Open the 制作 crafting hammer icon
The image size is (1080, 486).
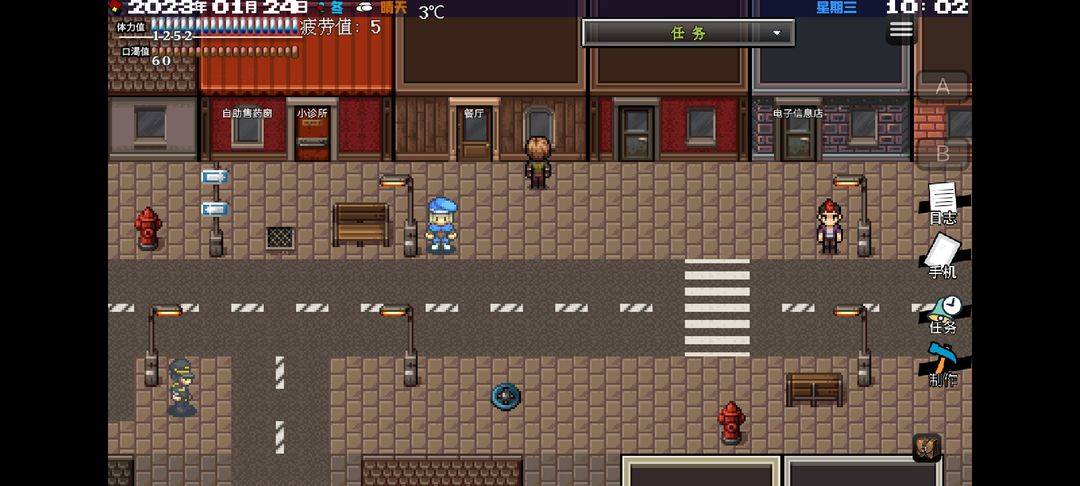click(942, 365)
